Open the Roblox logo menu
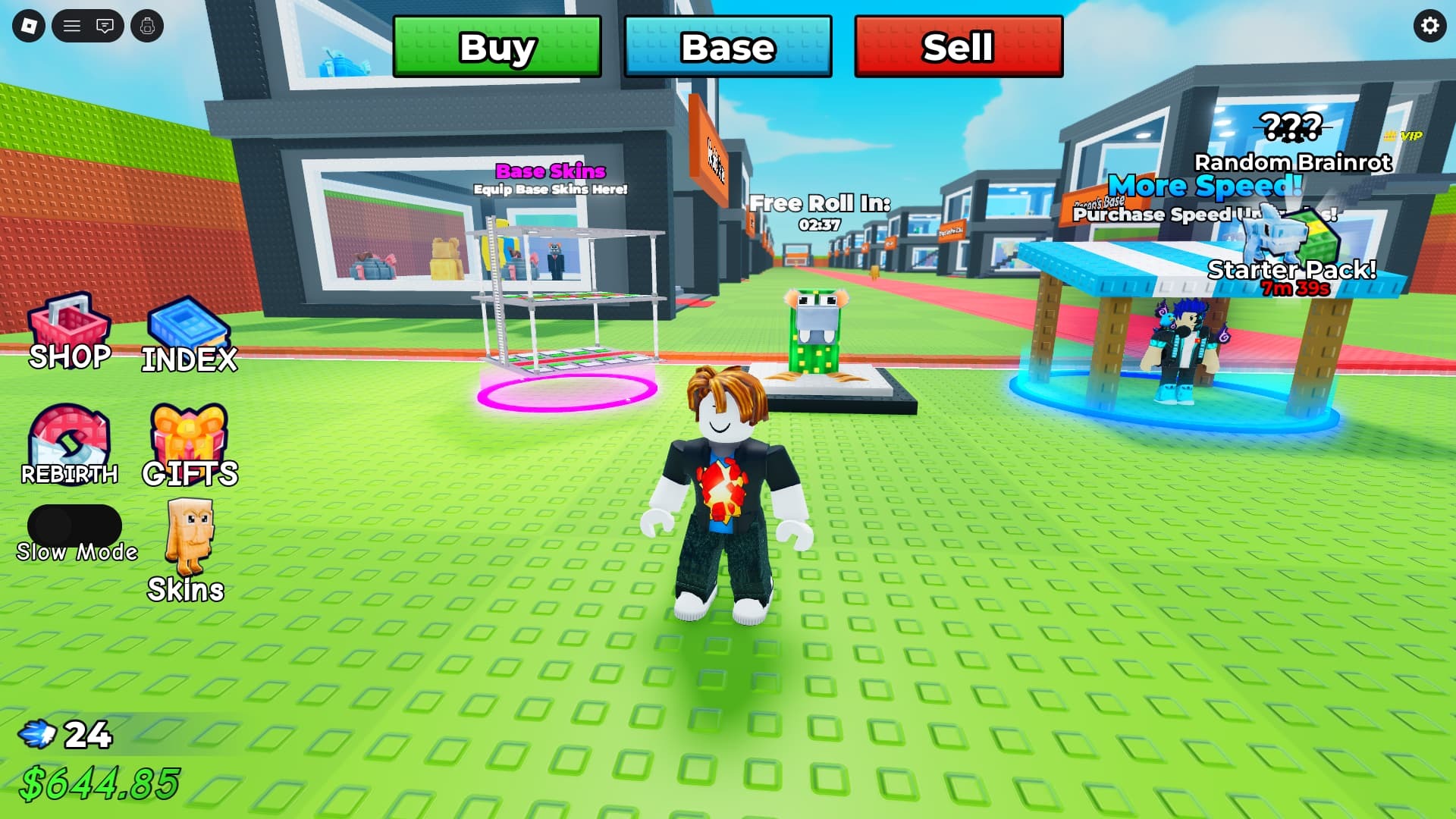 coord(29,27)
